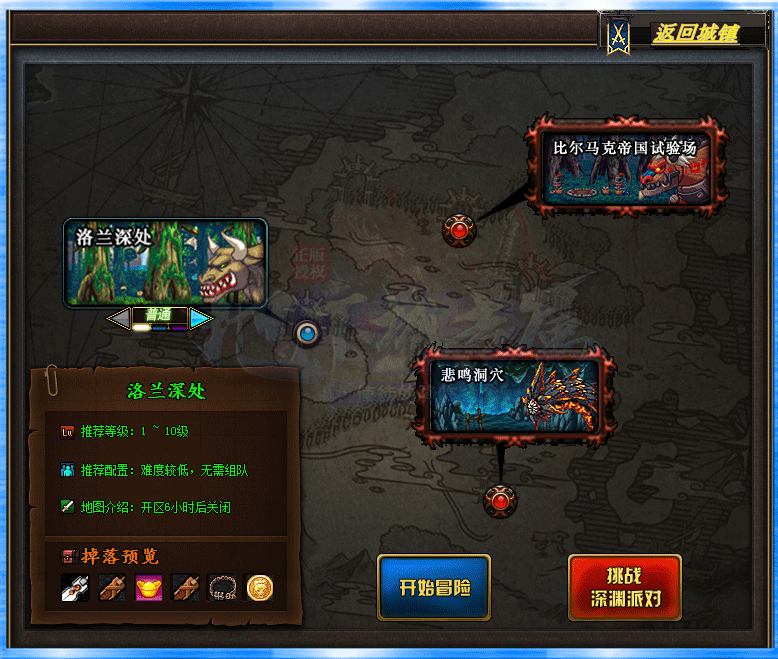Select the 洛兰深处 dungeon thumbnail
This screenshot has width=778, height=659.
(165, 262)
